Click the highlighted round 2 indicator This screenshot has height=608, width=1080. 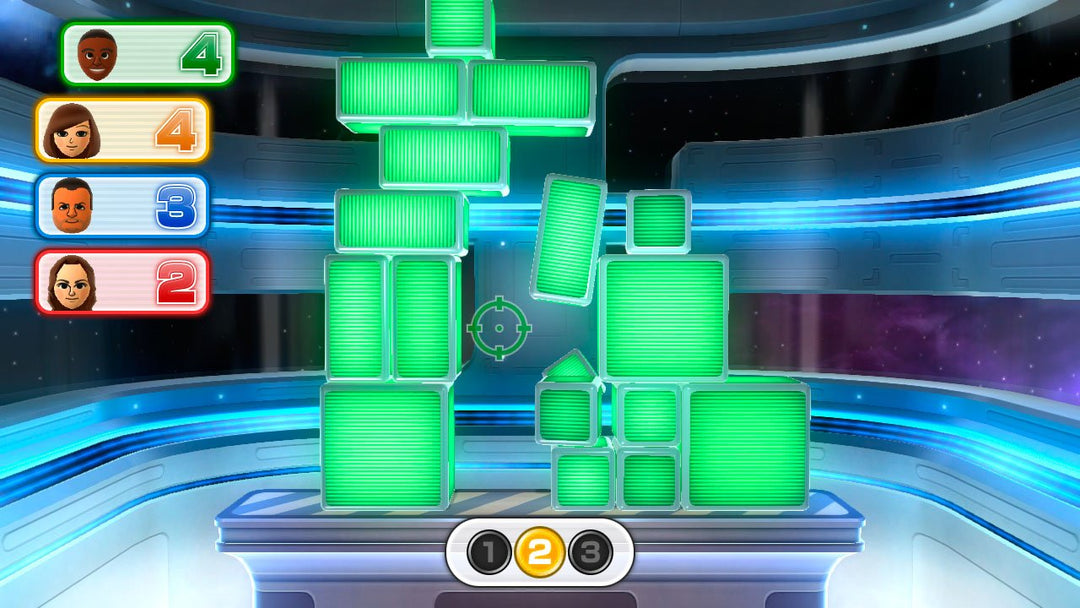point(539,551)
